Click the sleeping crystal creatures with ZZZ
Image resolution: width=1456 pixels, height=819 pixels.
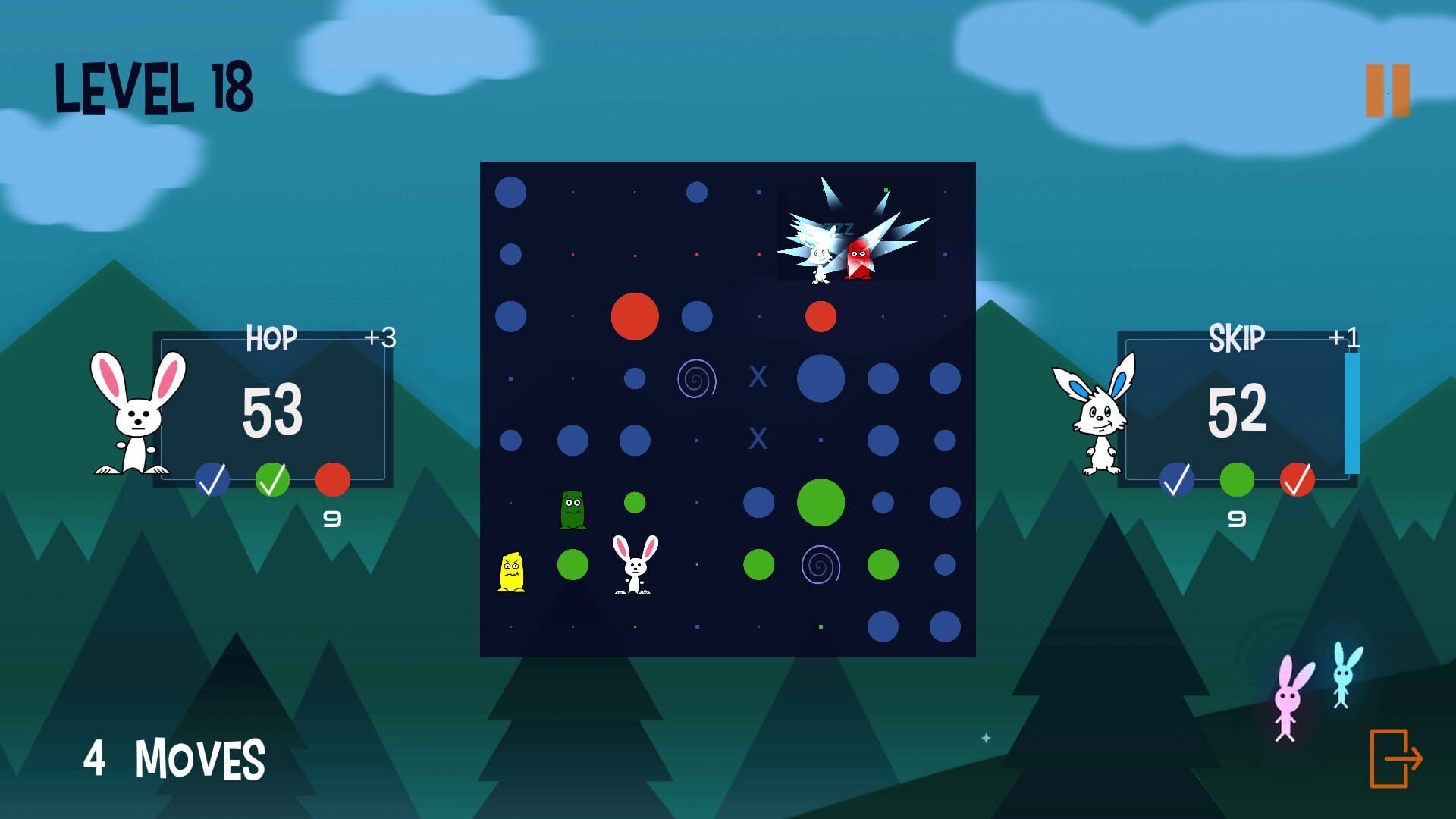842,243
